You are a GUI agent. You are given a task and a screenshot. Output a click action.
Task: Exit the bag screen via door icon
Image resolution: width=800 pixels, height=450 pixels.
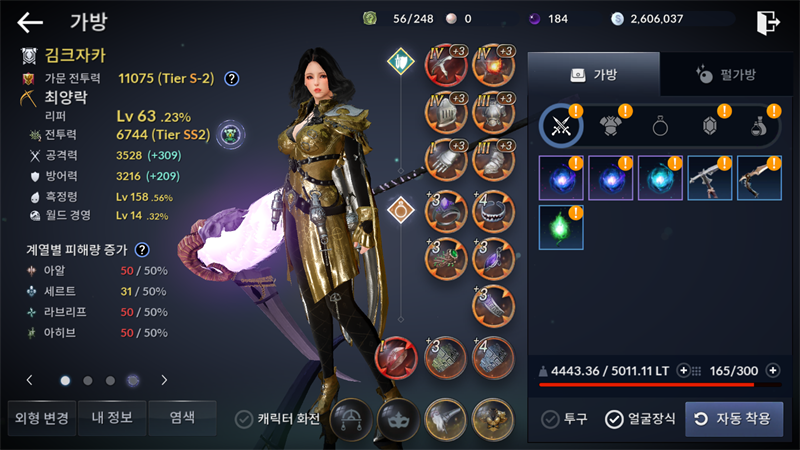click(768, 21)
